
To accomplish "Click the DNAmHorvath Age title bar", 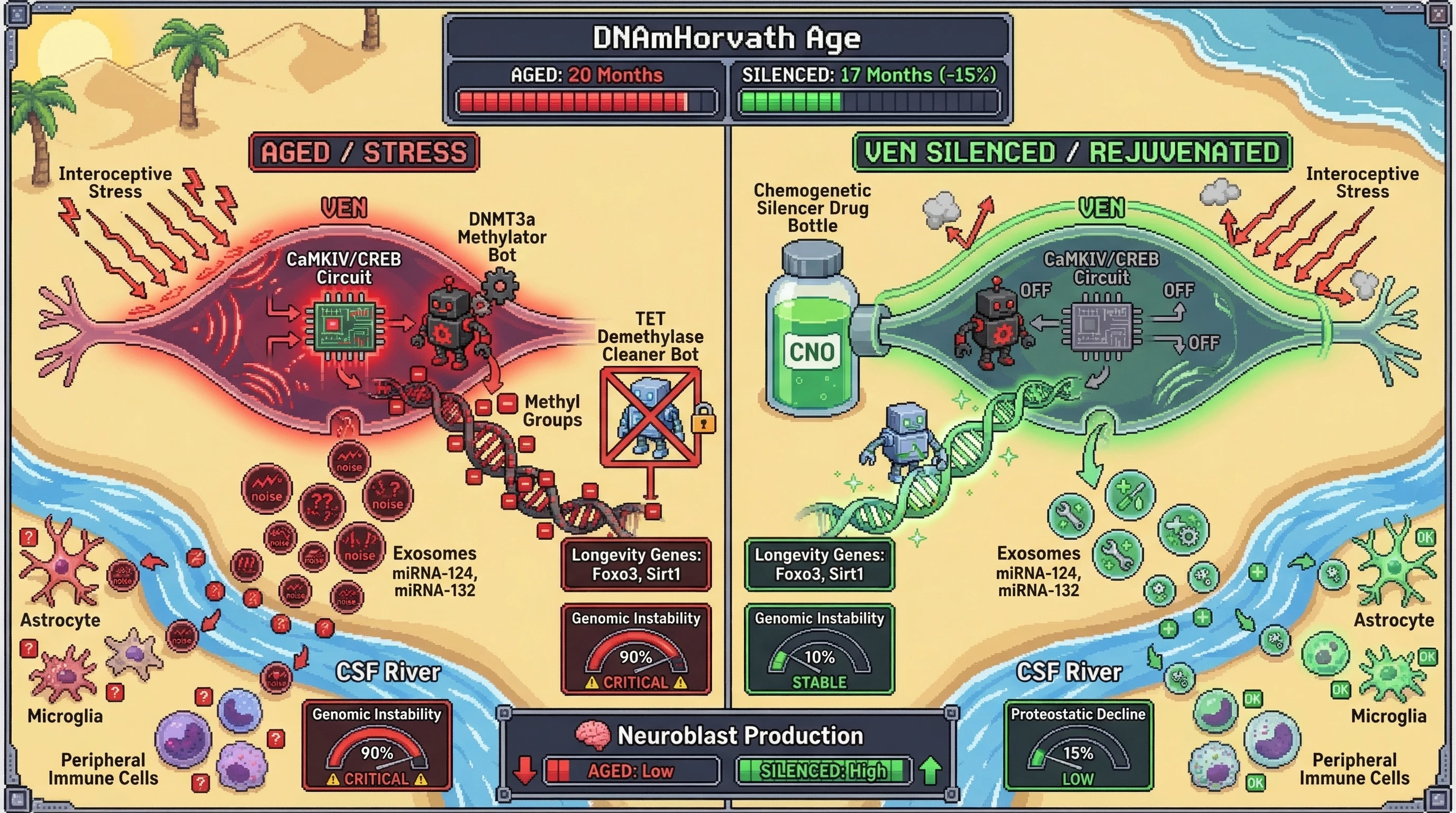I will pos(727,38).
